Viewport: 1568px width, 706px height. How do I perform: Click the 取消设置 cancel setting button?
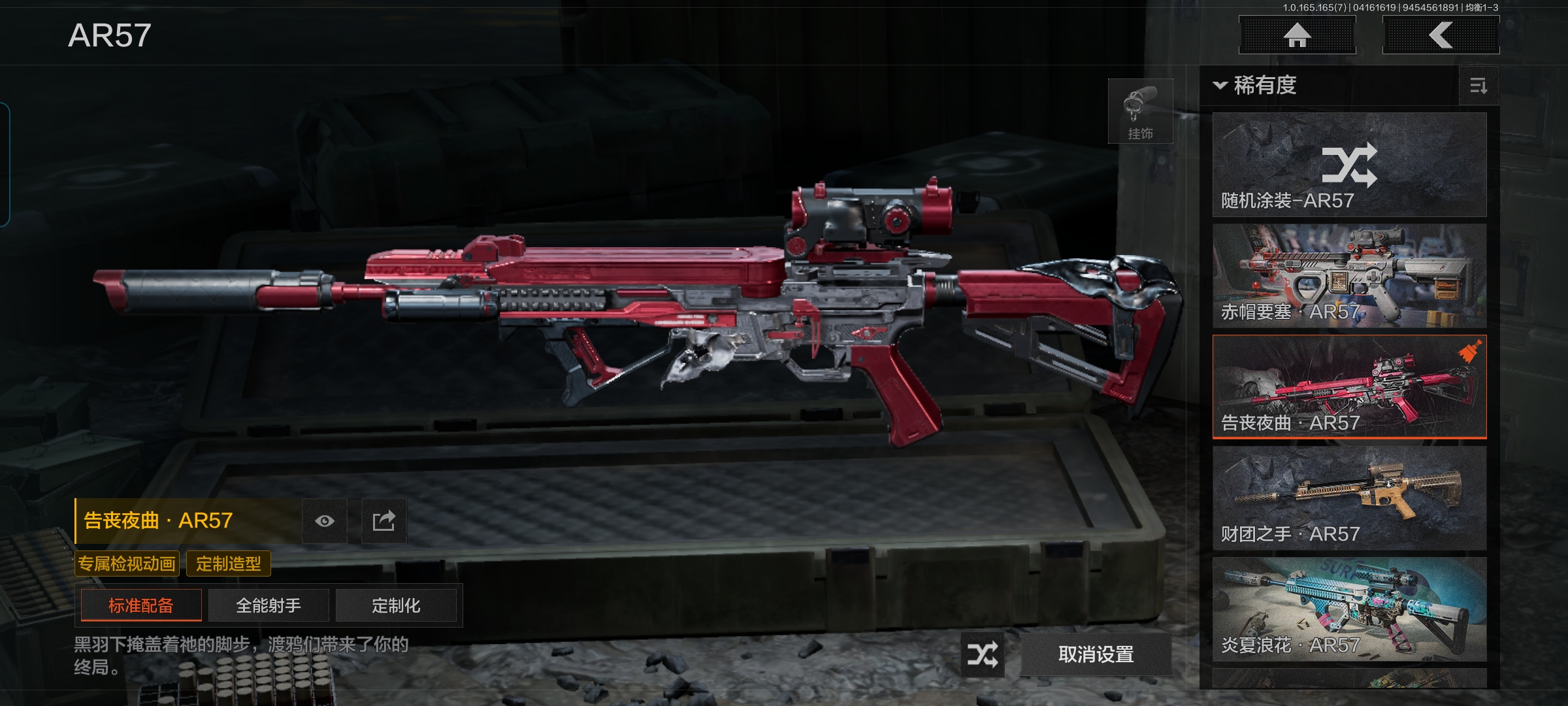click(1096, 654)
